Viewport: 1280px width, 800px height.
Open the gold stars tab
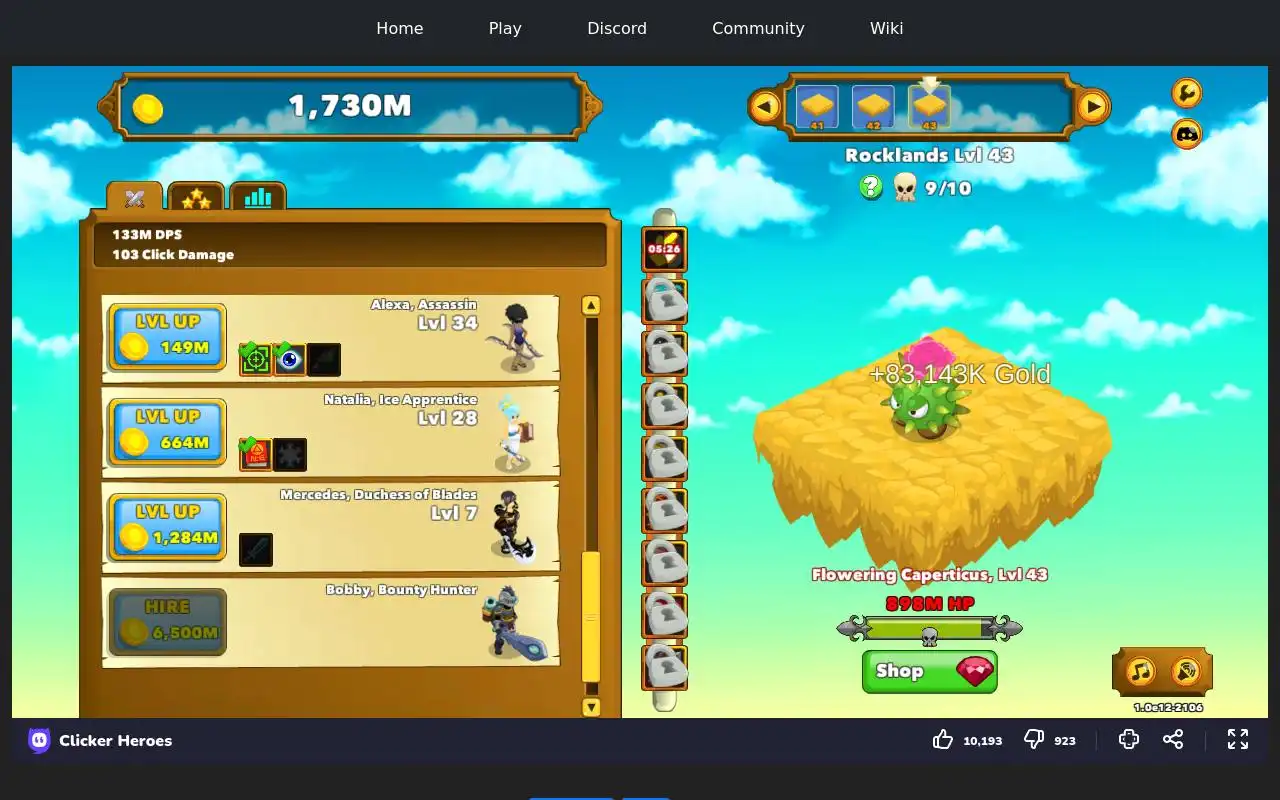196,197
